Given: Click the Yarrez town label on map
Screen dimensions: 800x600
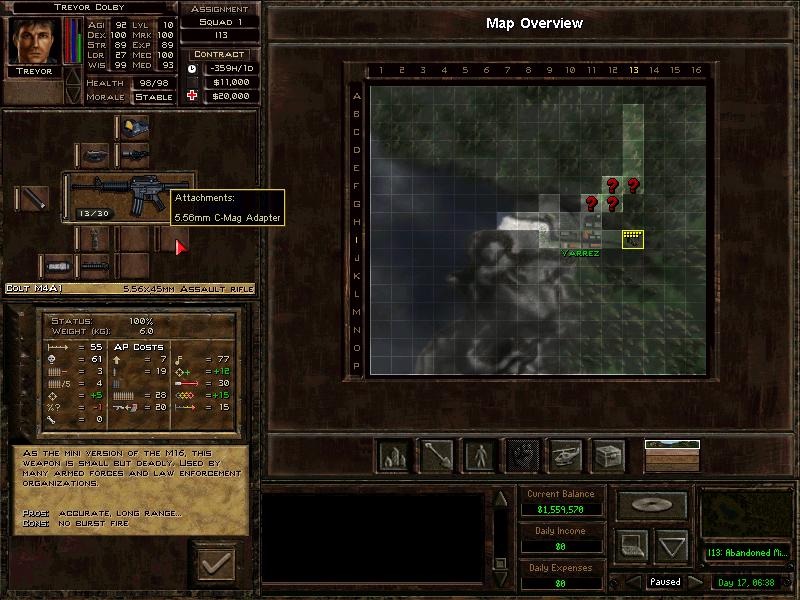Looking at the screenshot, I should click(x=580, y=254).
